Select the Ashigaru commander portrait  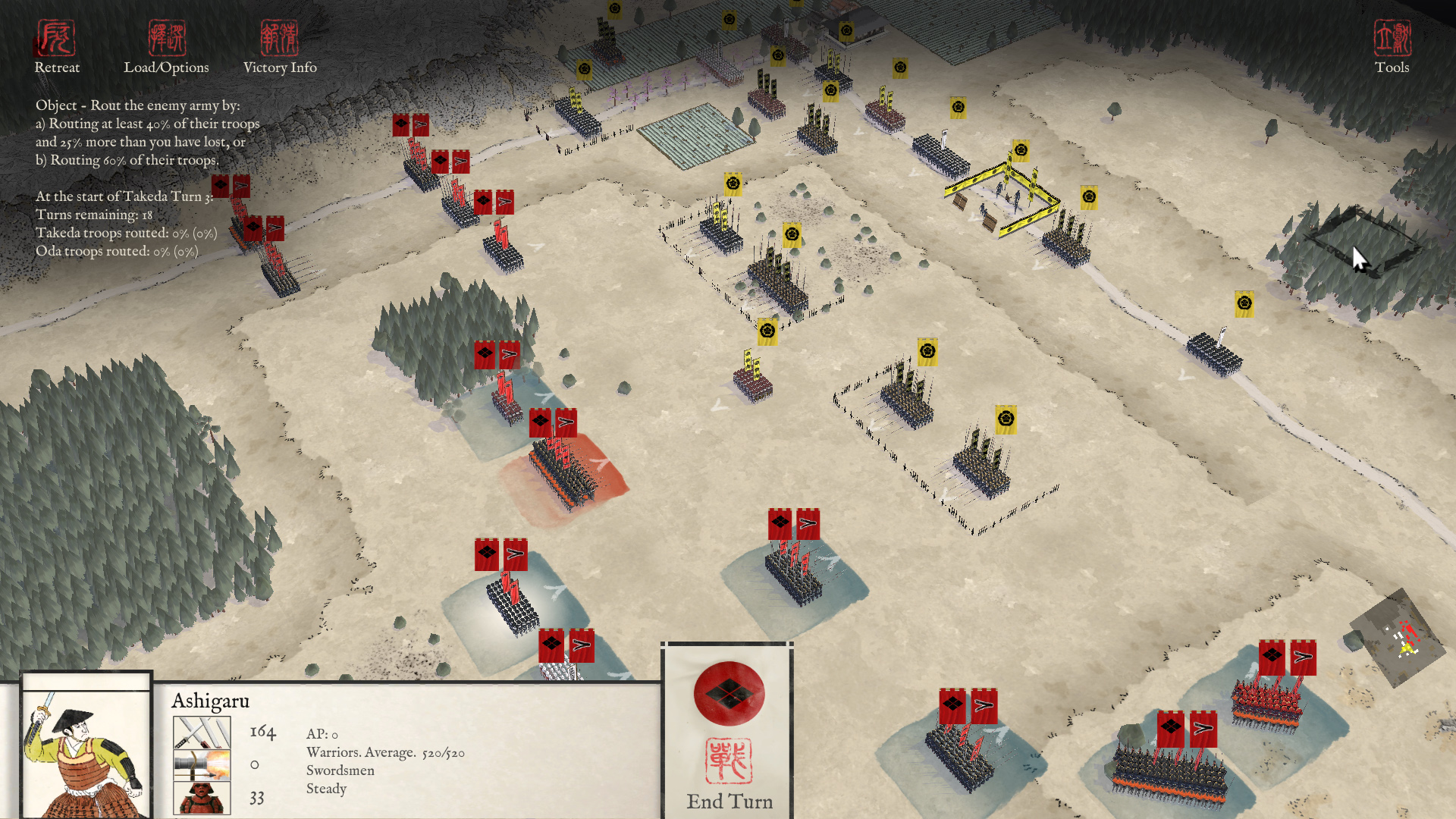click(86, 751)
